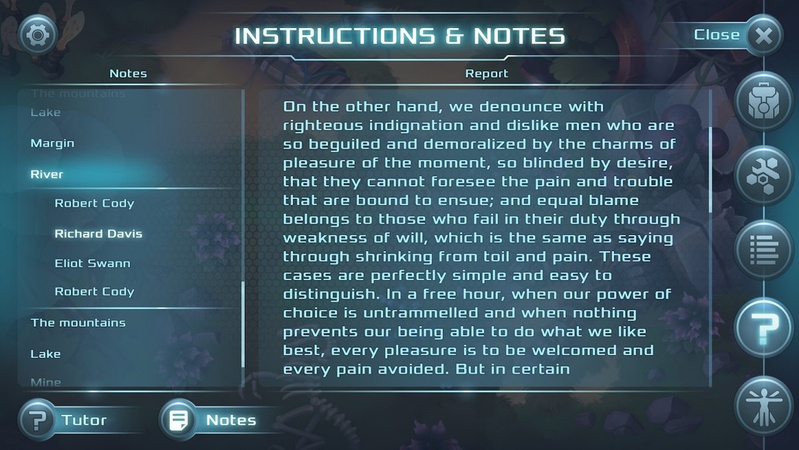Open the backpack inventory icon

(x=764, y=99)
